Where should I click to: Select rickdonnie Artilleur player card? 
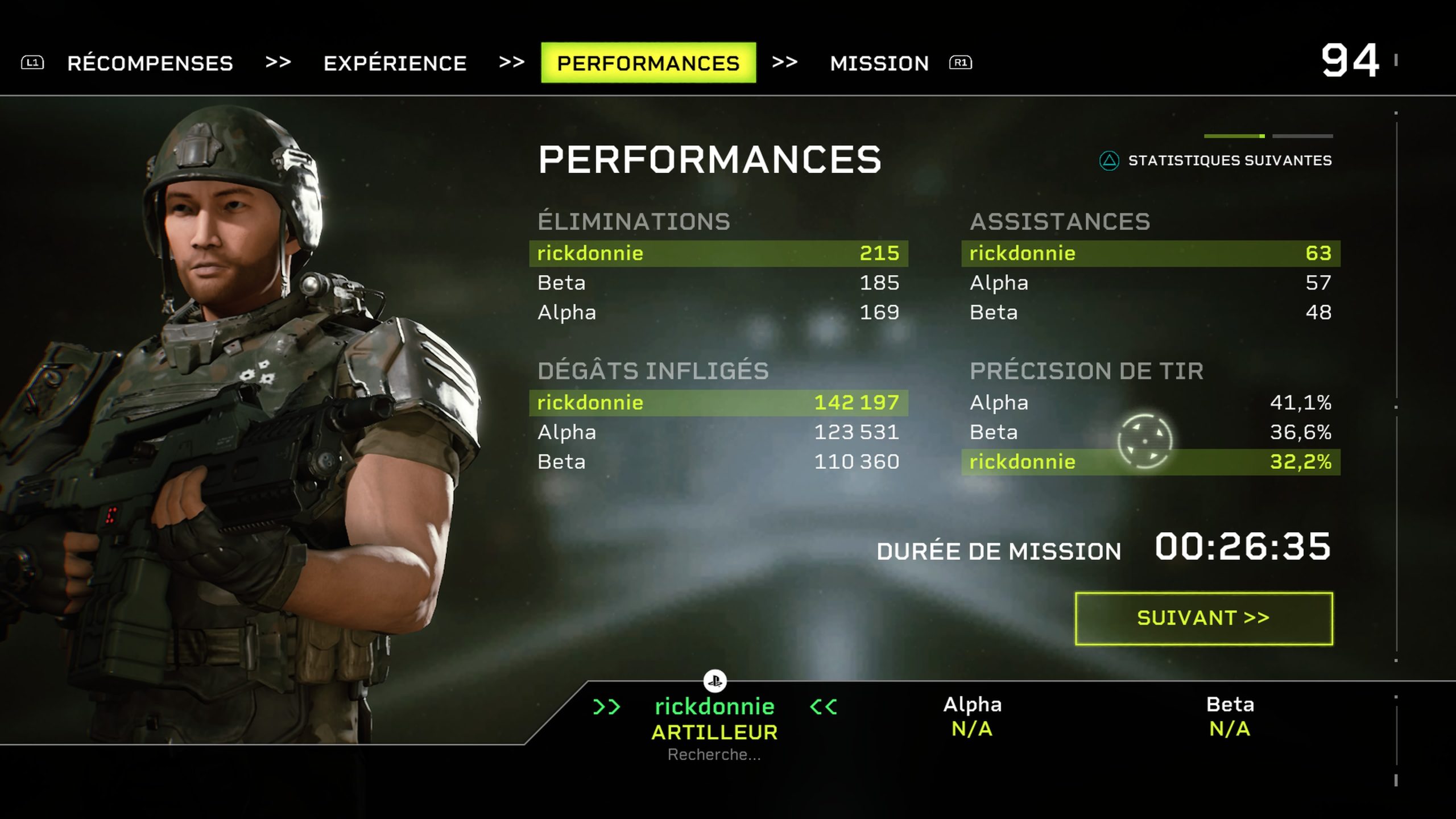pos(714,719)
